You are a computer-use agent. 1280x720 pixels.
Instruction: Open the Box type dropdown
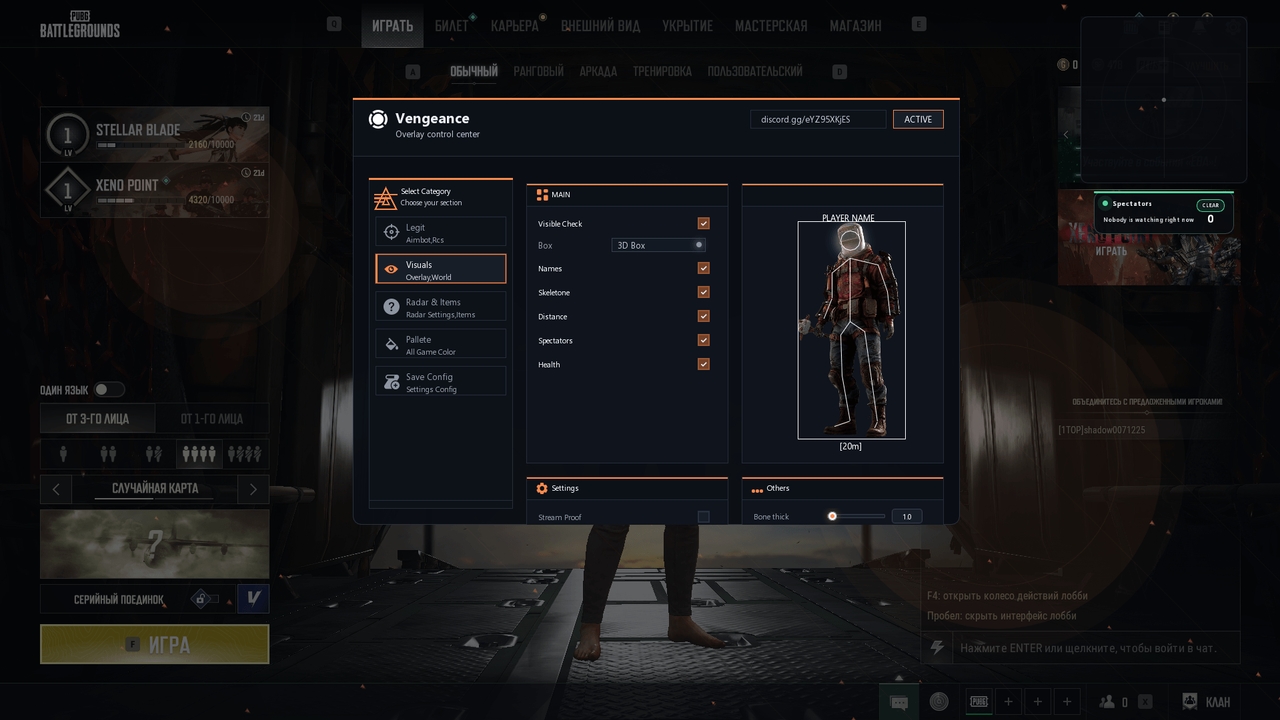(659, 245)
